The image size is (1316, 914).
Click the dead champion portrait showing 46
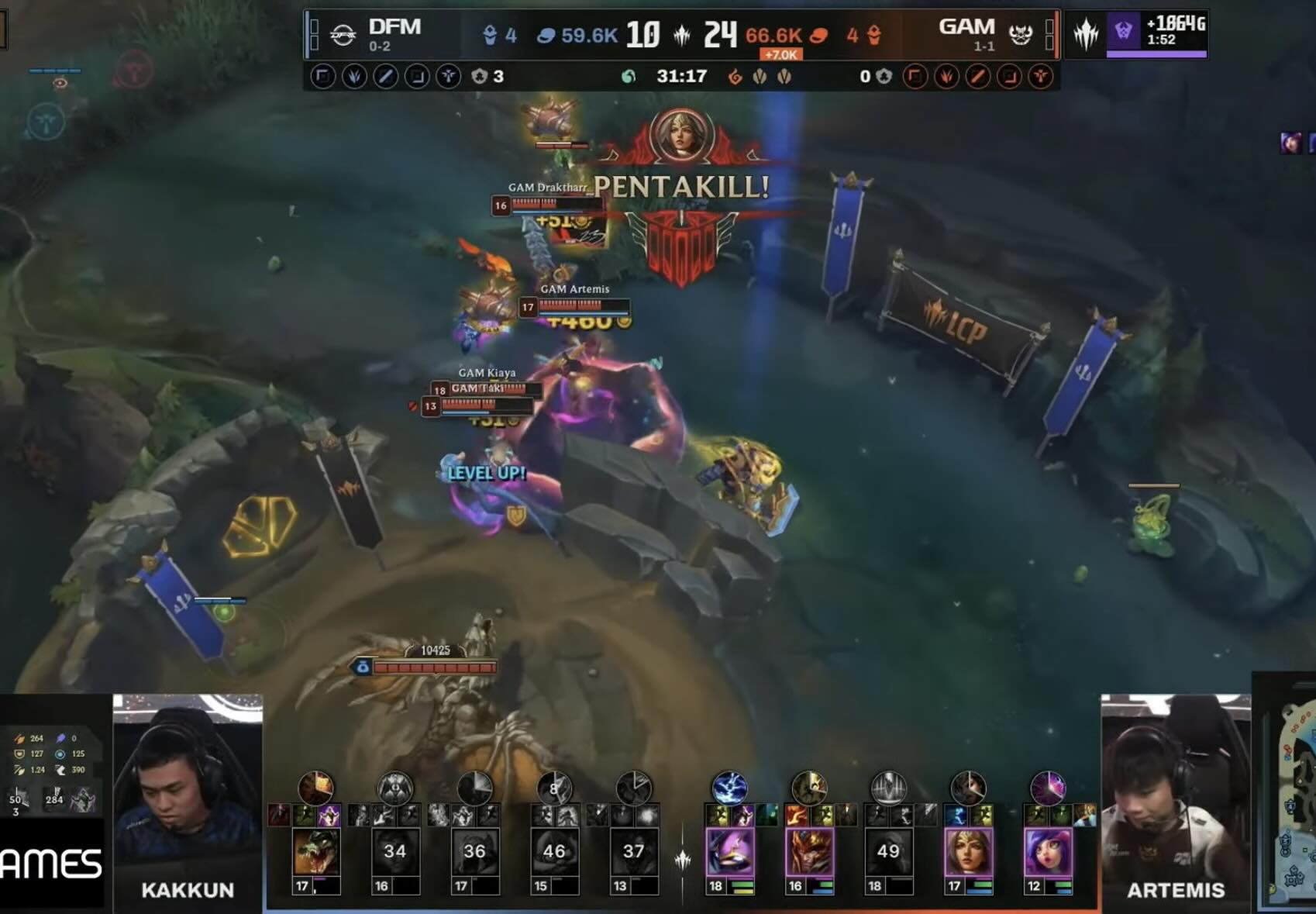[554, 852]
